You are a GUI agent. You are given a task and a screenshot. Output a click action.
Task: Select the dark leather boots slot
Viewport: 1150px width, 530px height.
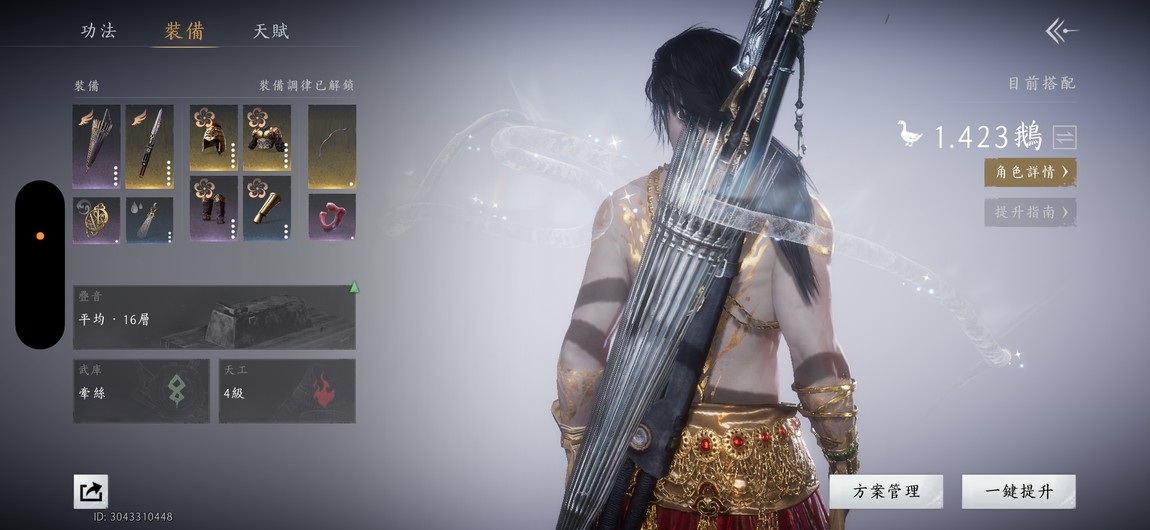coord(214,208)
